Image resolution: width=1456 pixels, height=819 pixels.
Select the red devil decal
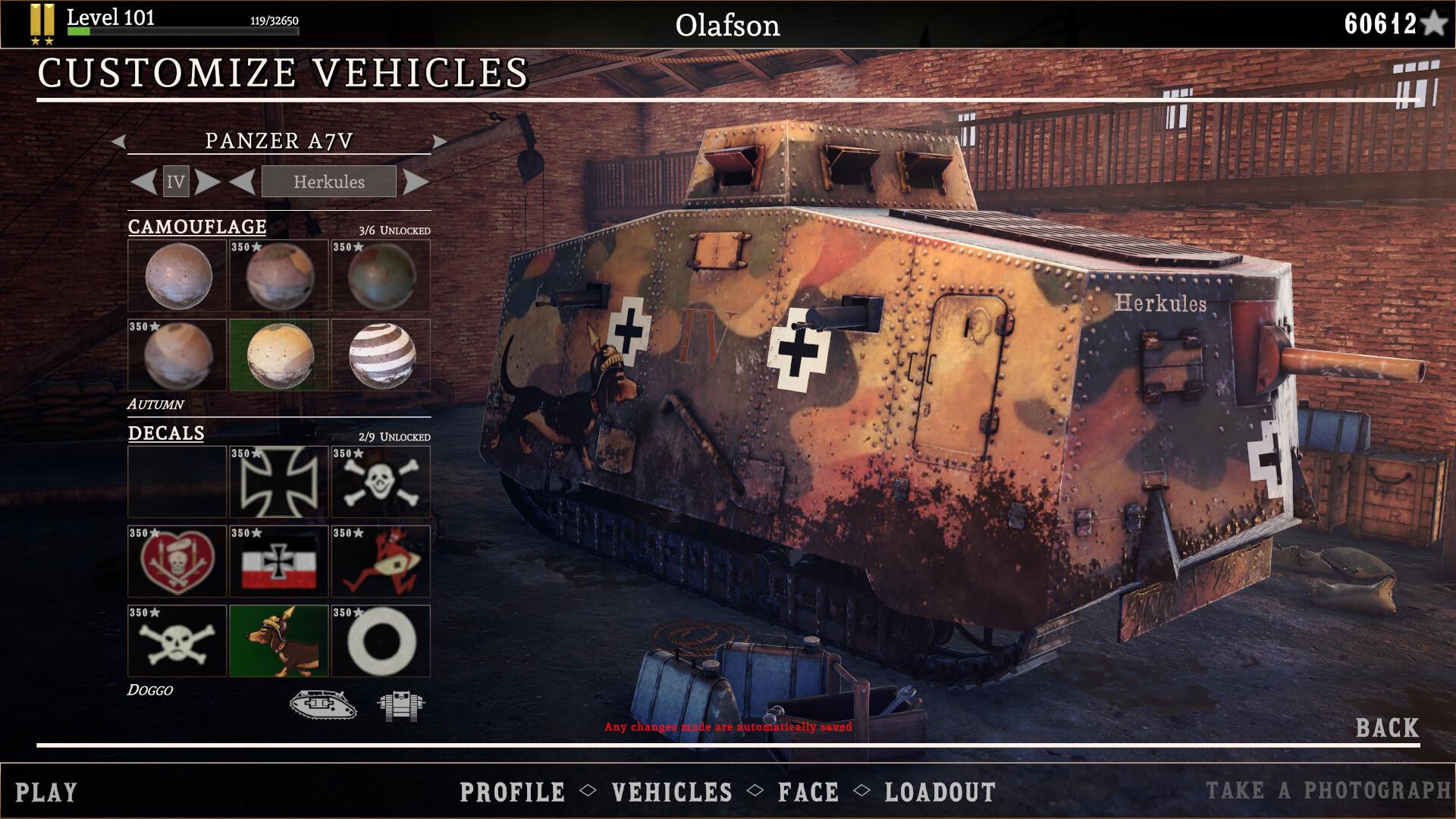tap(381, 561)
